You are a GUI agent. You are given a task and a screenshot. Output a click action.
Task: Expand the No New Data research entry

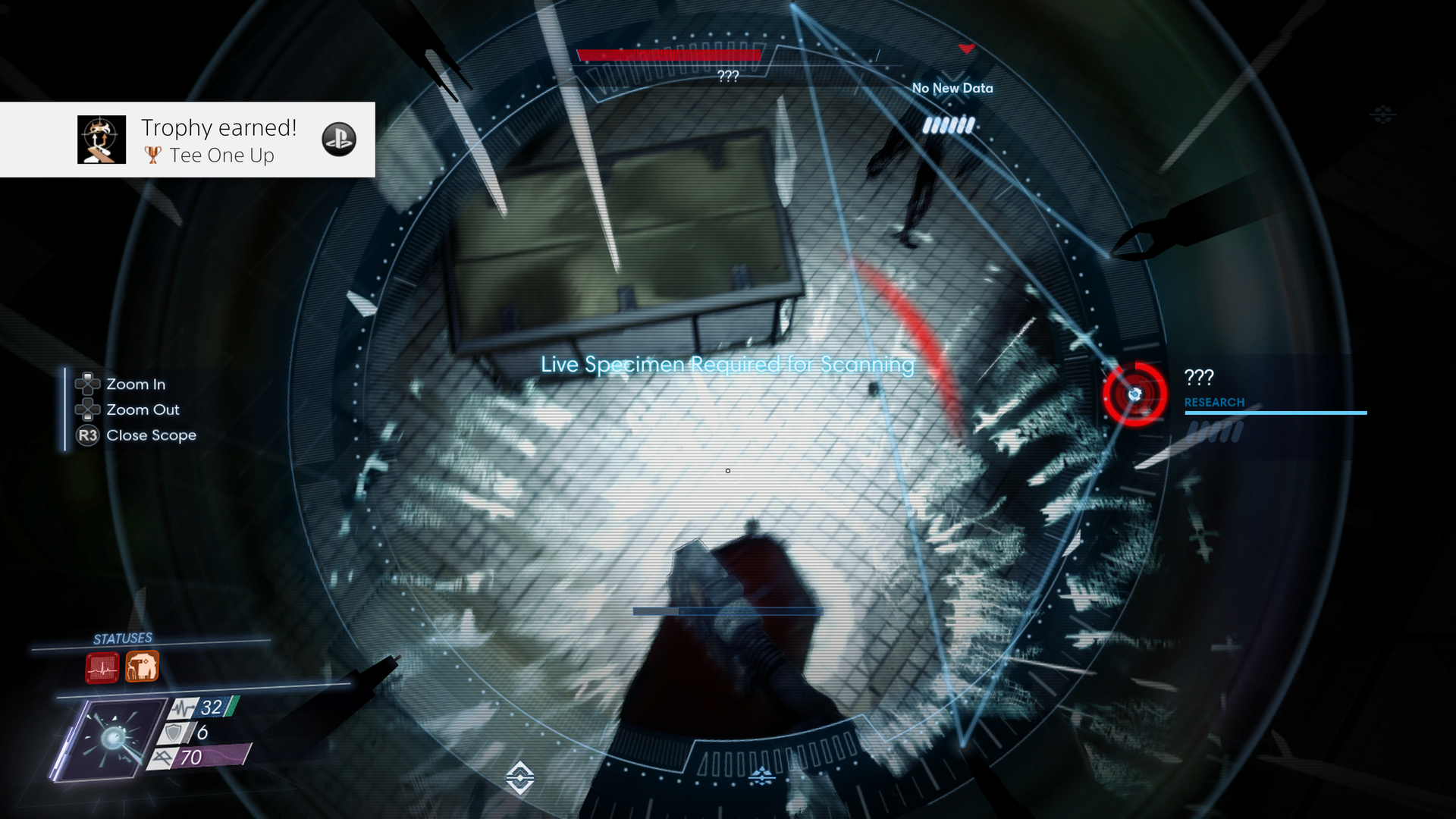coord(953,88)
